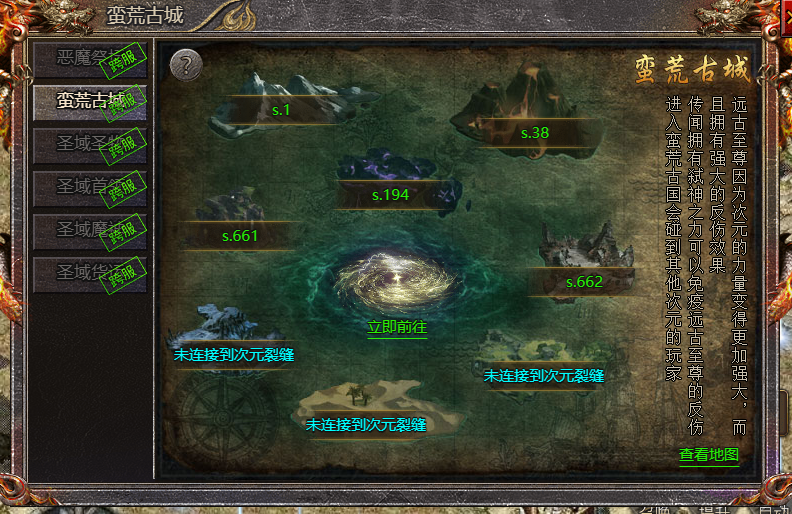This screenshot has width=792, height=514.
Task: Choose the s.662 server island
Action: click(584, 282)
